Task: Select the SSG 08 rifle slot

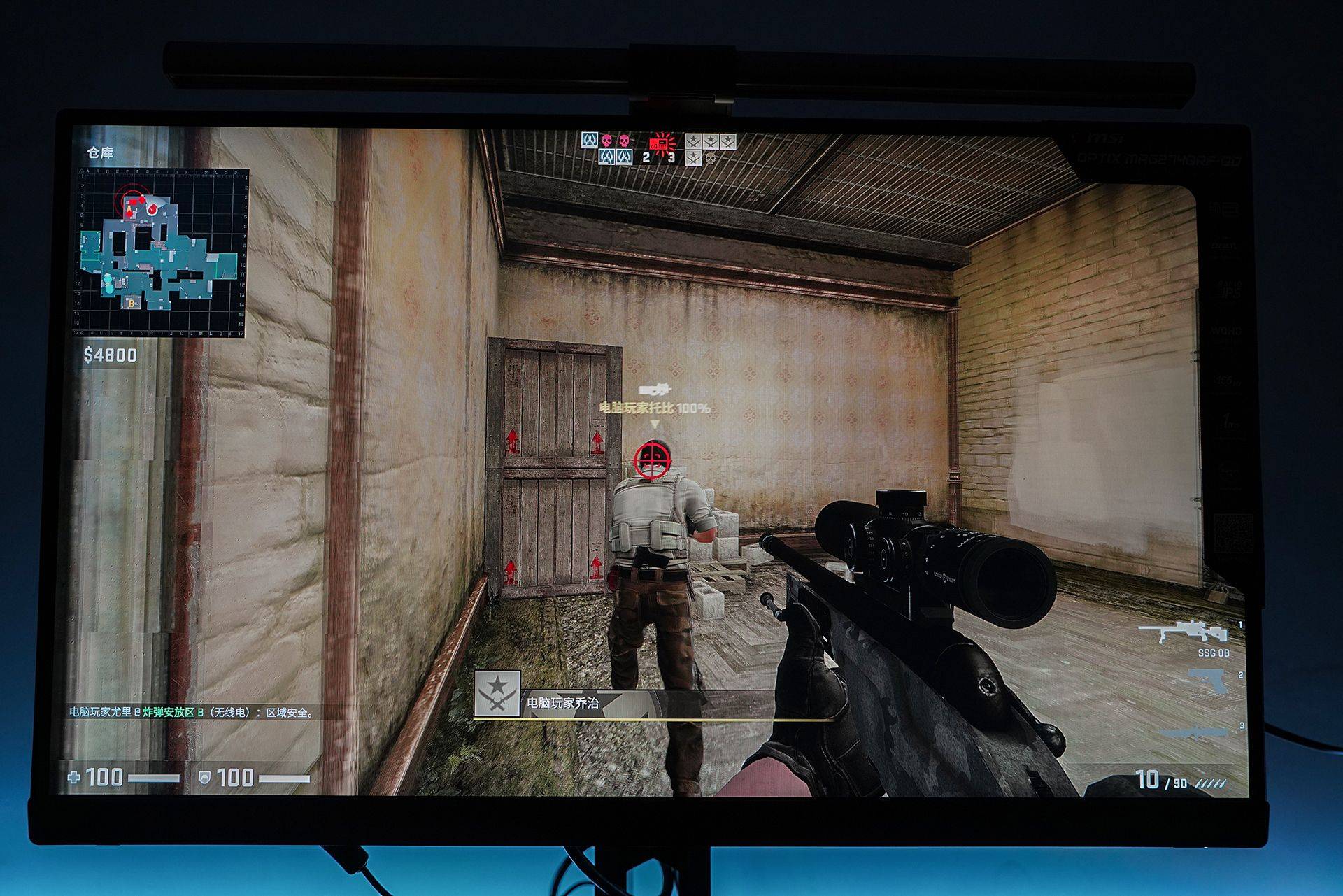Action: click(1183, 633)
